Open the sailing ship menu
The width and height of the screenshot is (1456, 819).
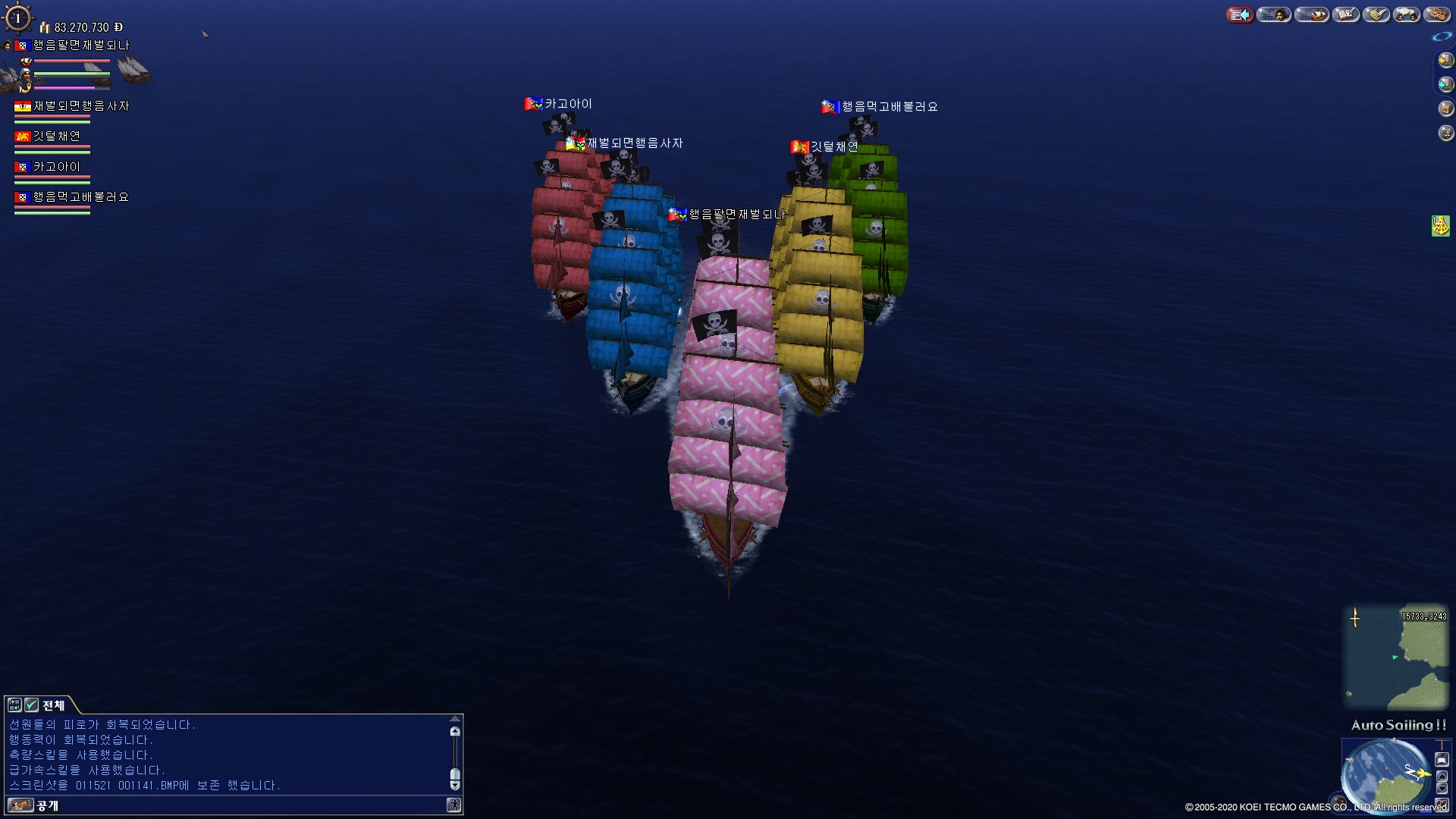(1312, 14)
